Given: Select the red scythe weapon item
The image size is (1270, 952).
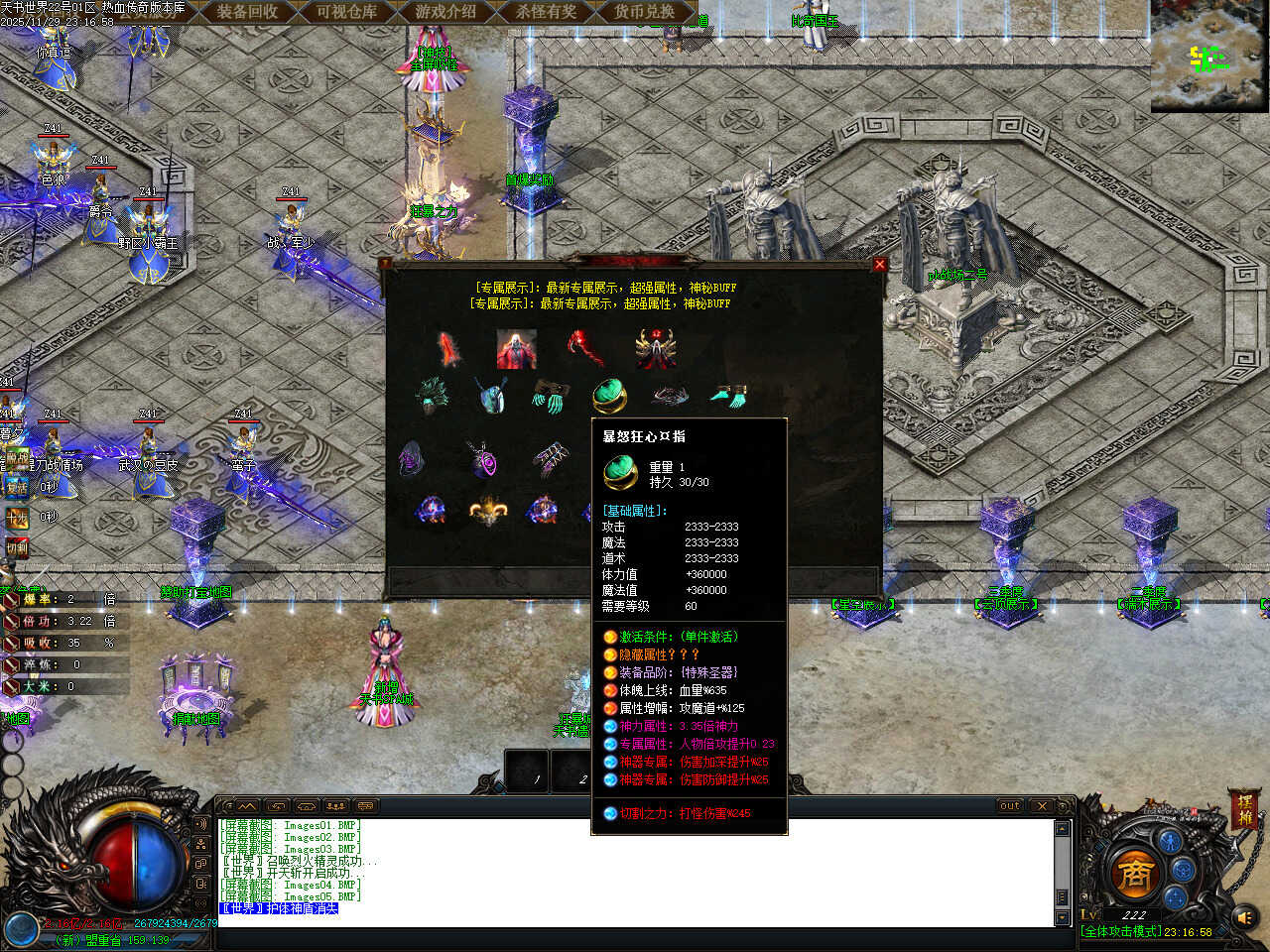Looking at the screenshot, I should click(585, 349).
